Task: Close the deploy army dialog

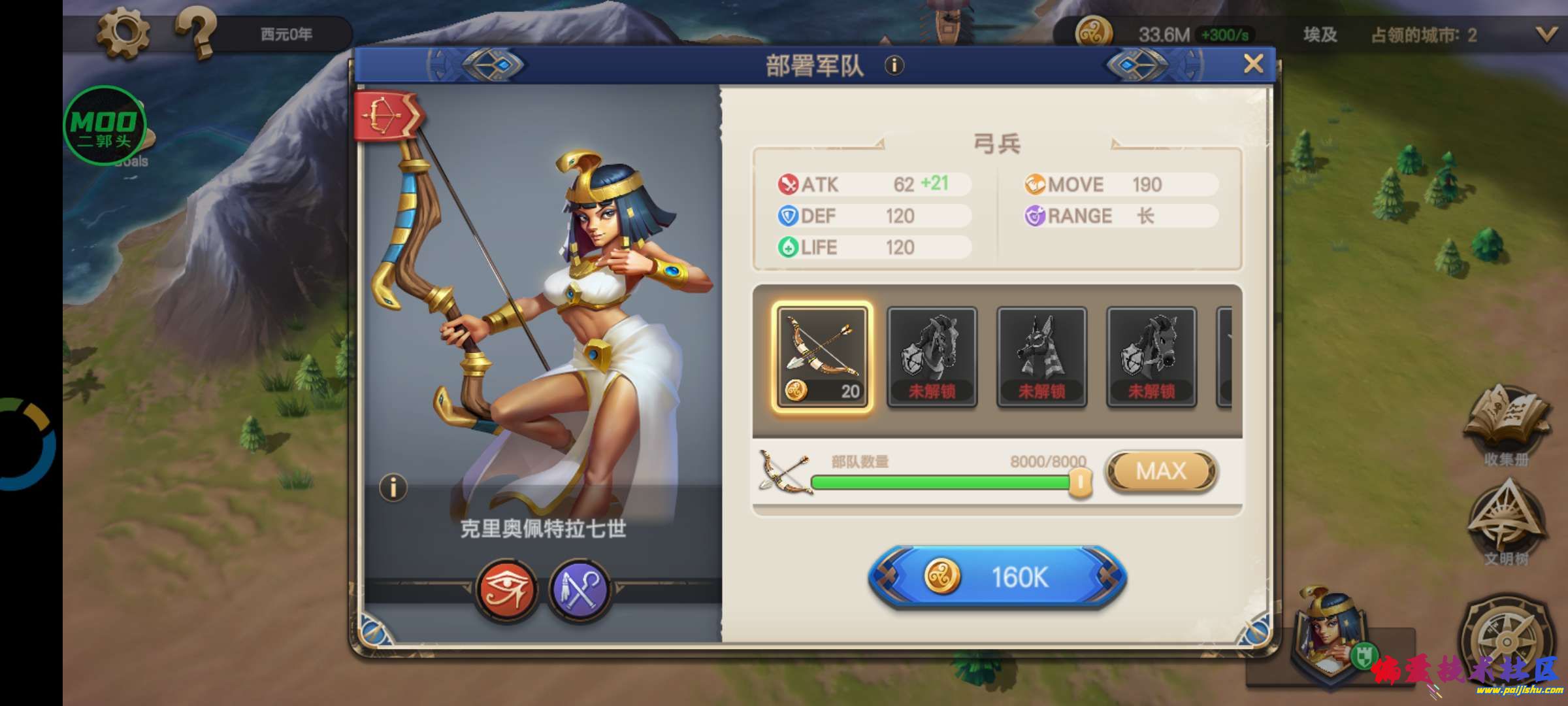Action: [x=1253, y=64]
